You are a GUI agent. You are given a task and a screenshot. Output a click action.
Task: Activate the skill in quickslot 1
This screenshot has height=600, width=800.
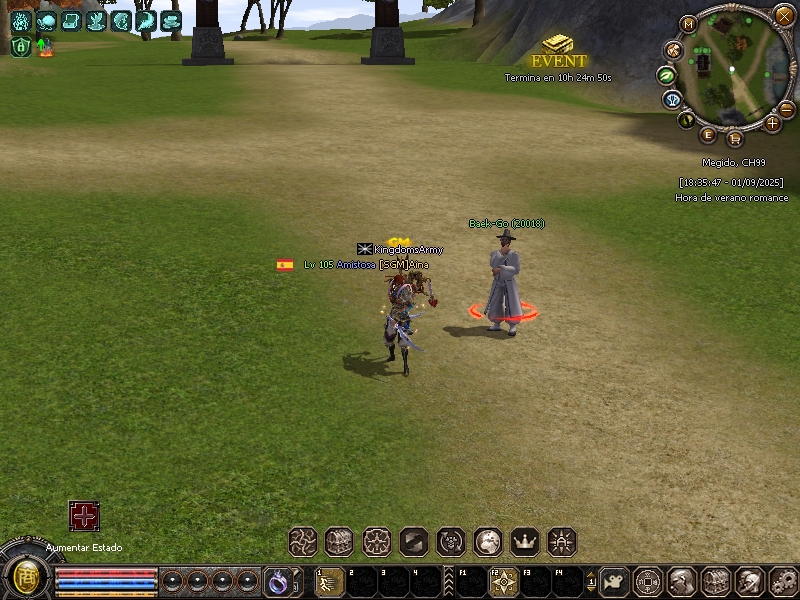(328, 581)
